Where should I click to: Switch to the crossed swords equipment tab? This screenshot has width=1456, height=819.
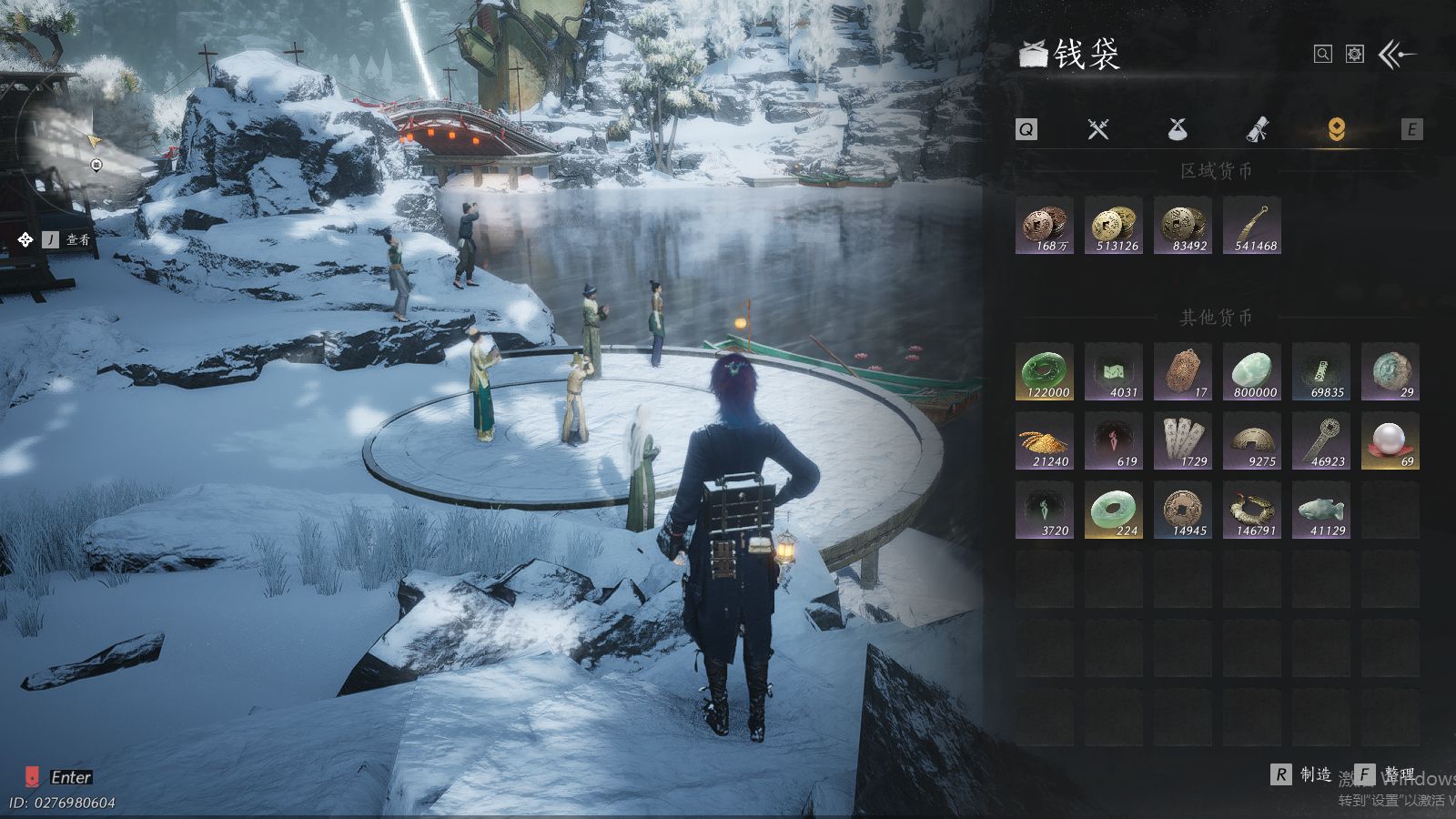pos(1098,129)
